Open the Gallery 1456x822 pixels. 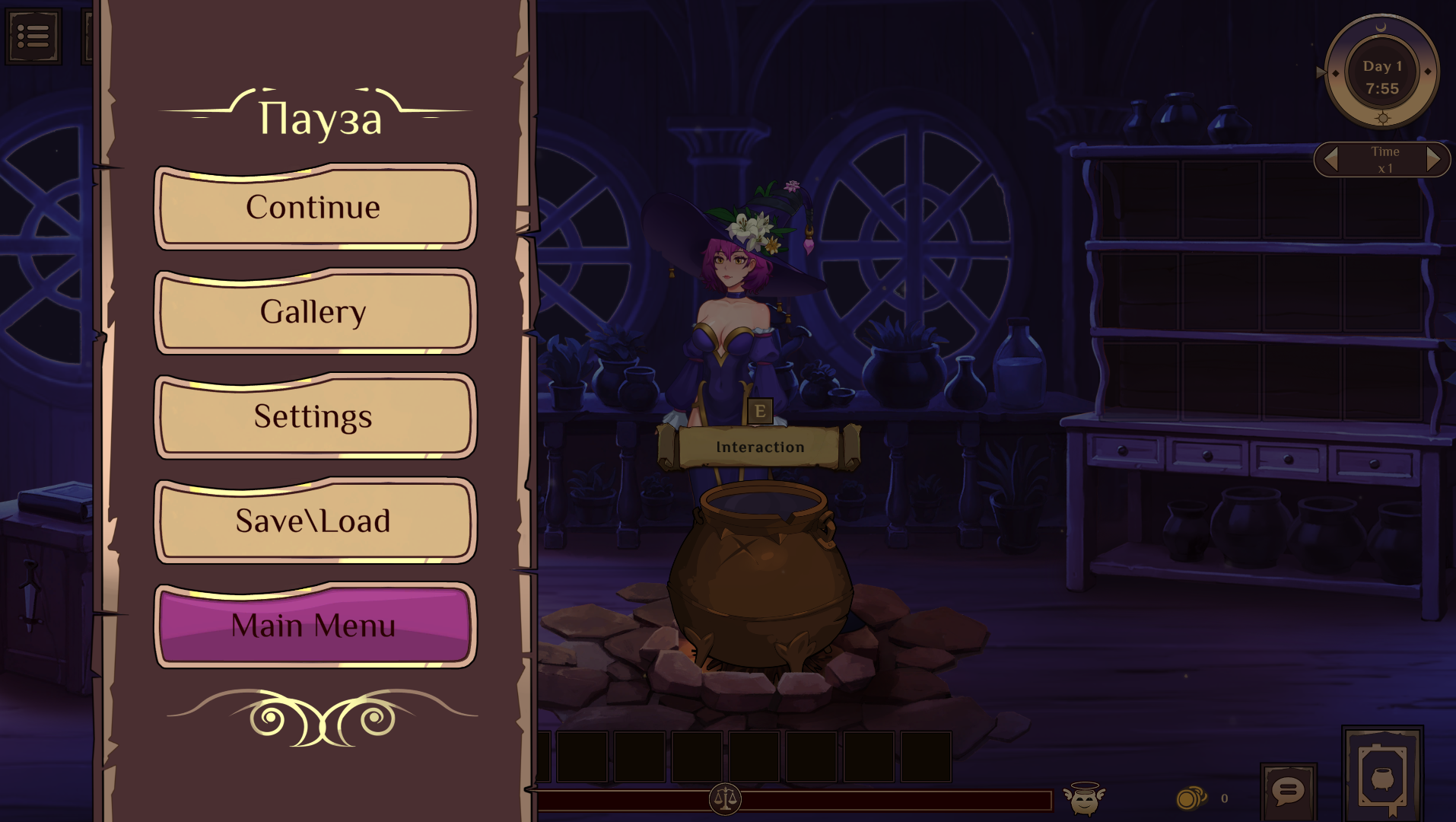[x=314, y=312]
